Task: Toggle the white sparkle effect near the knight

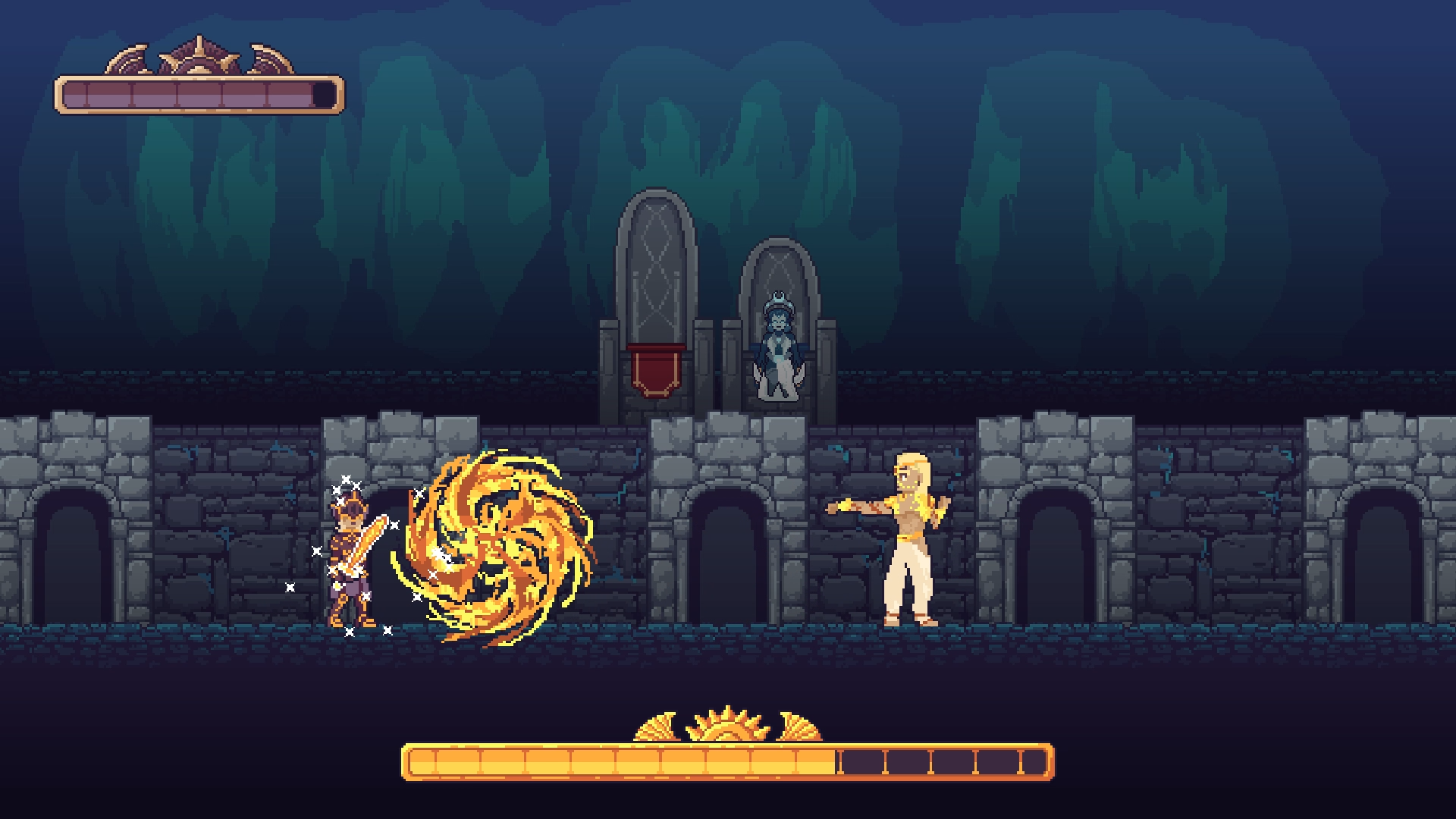Action: [x=345, y=479]
